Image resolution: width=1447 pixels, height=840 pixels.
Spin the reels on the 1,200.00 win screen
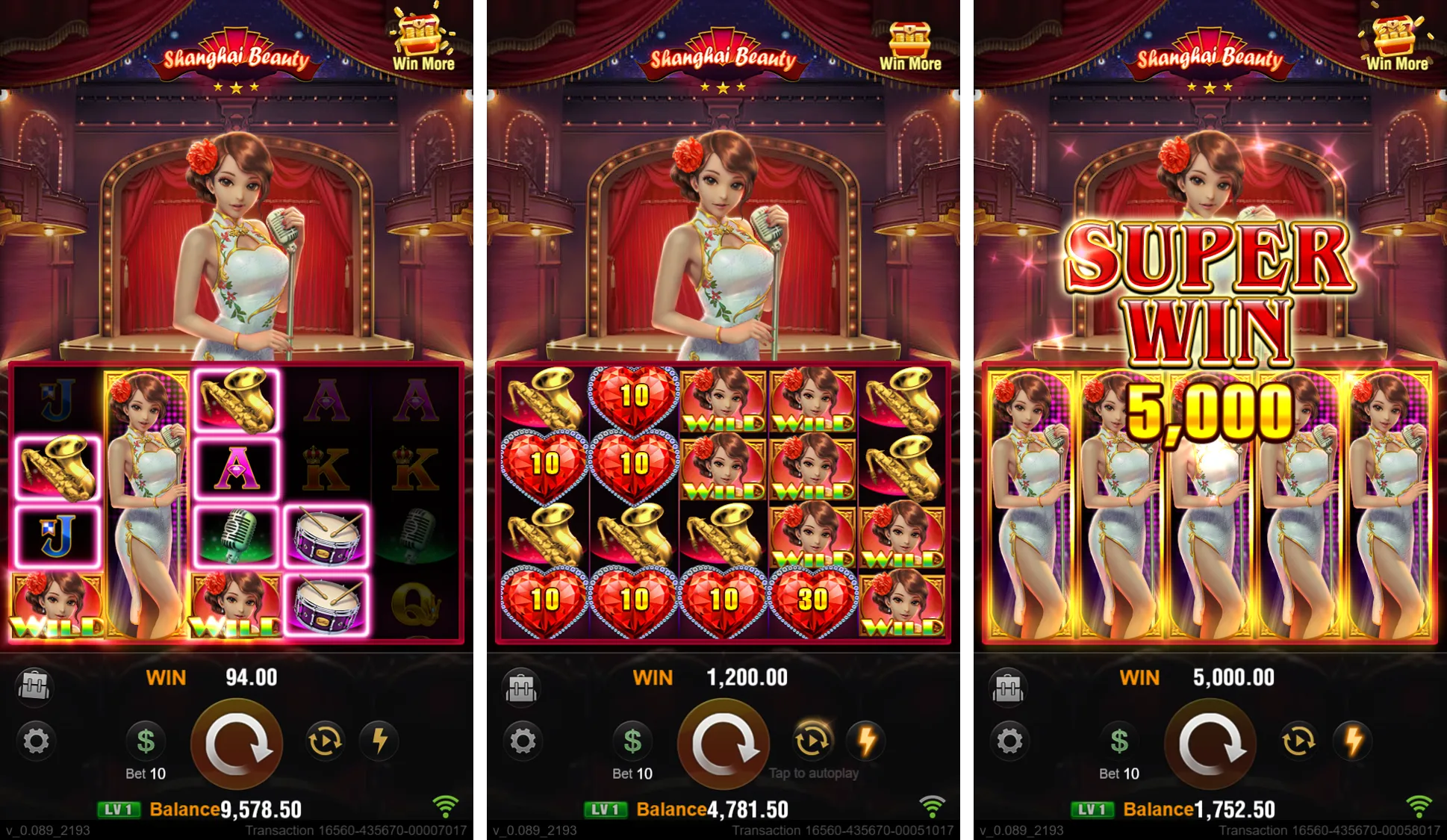pyautogui.click(x=723, y=744)
